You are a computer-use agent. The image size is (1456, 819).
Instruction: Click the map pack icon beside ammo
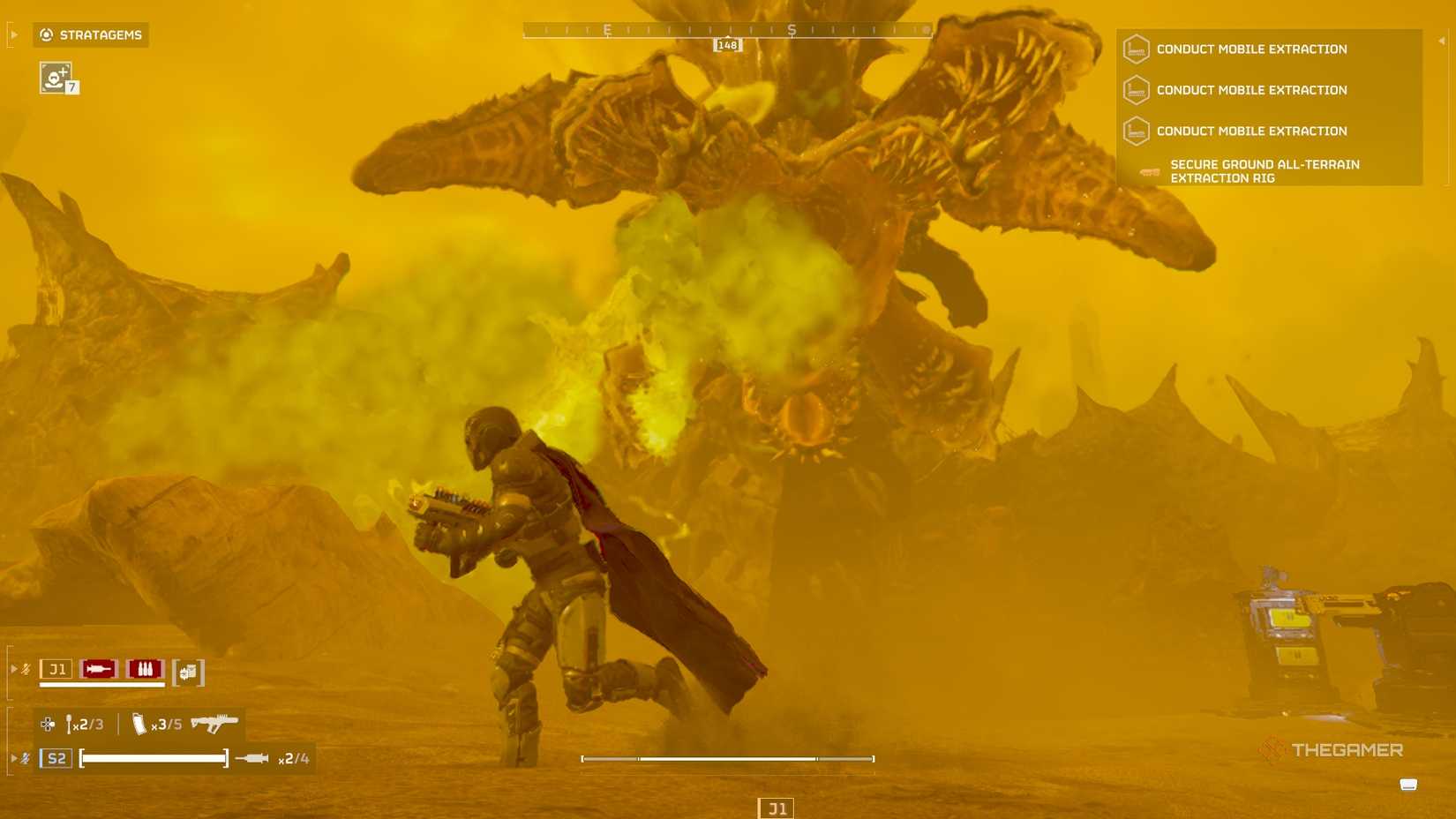pyautogui.click(x=188, y=672)
